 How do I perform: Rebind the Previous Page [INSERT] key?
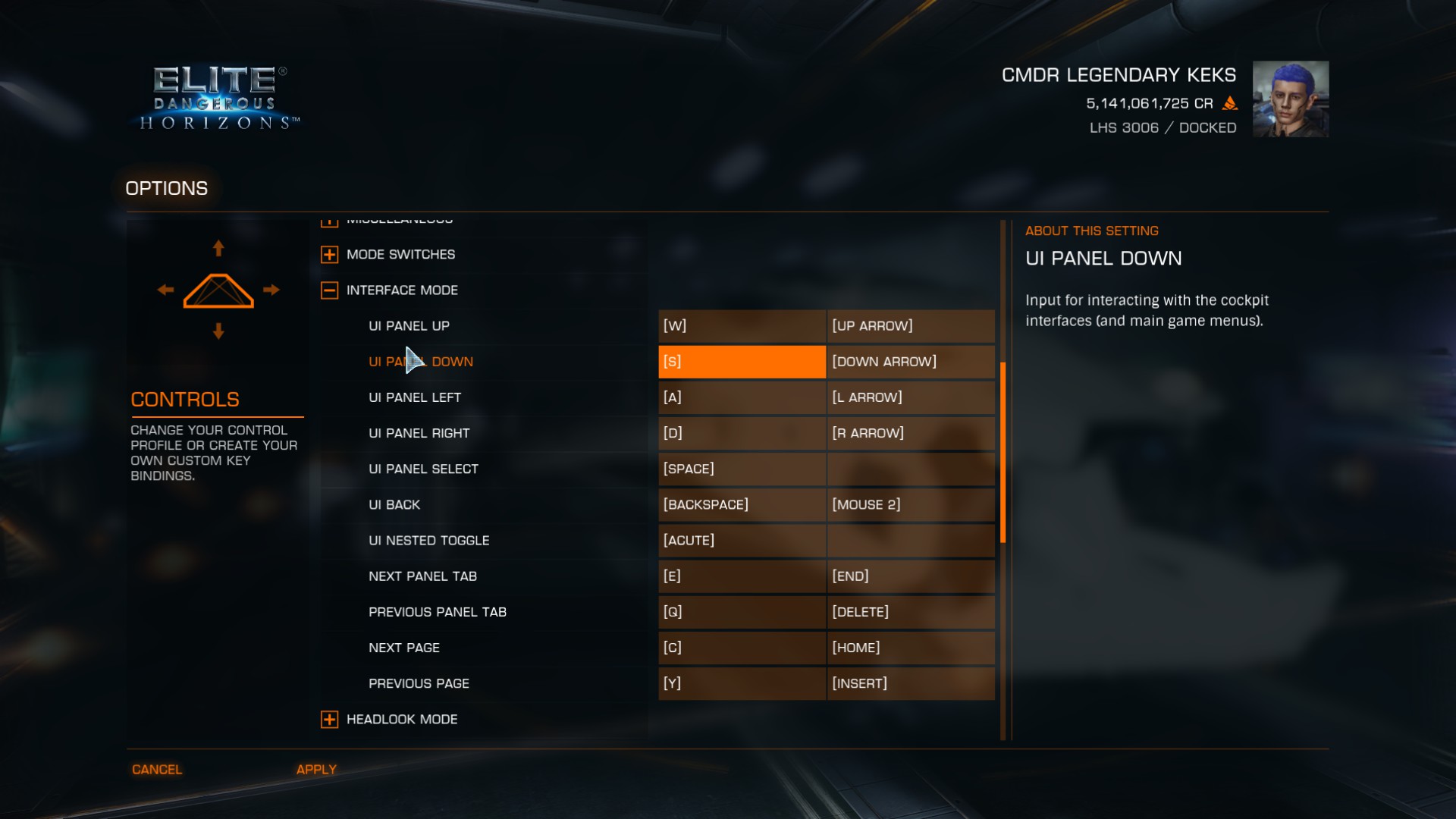click(x=910, y=683)
